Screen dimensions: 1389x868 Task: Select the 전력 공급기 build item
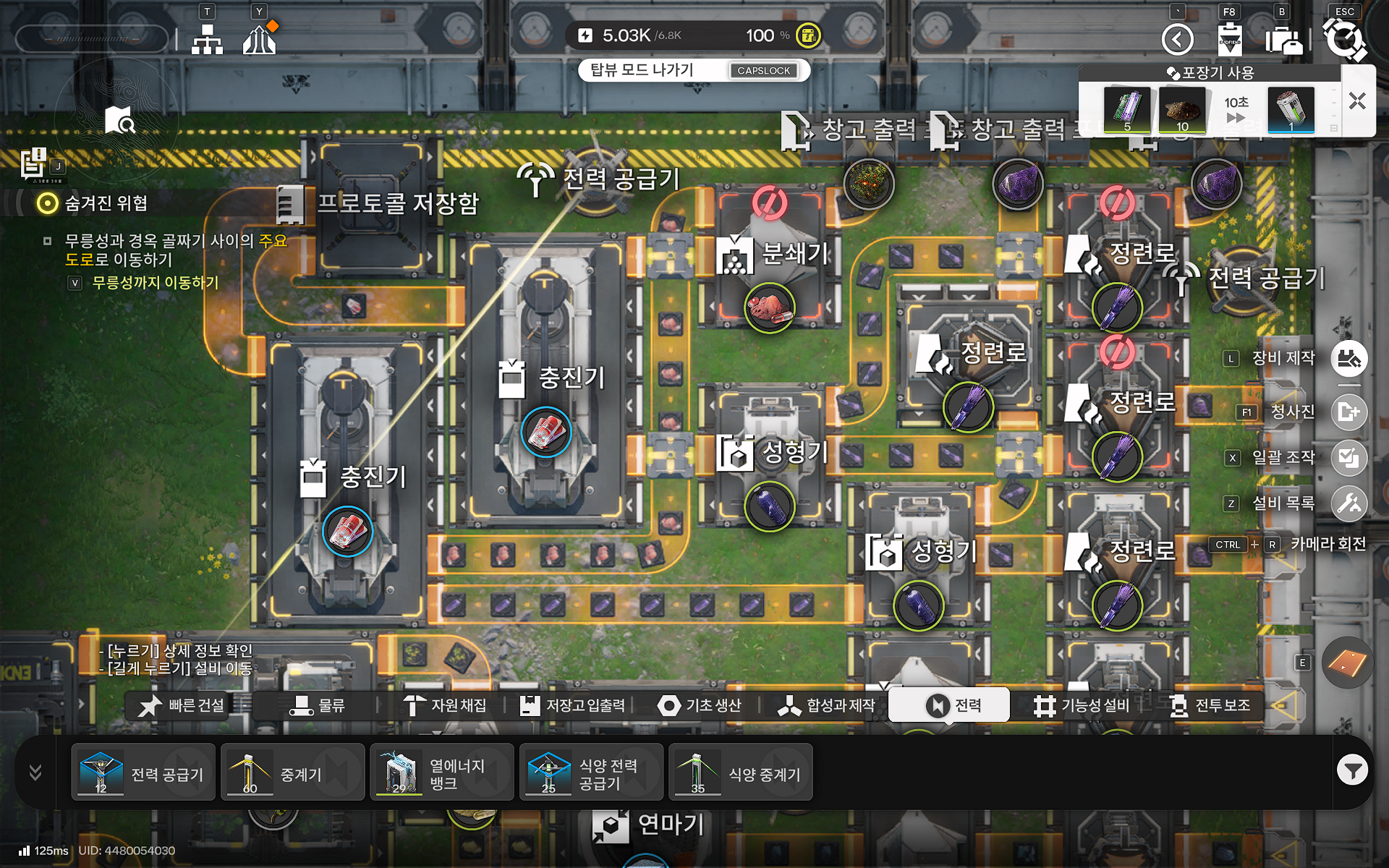[x=143, y=773]
